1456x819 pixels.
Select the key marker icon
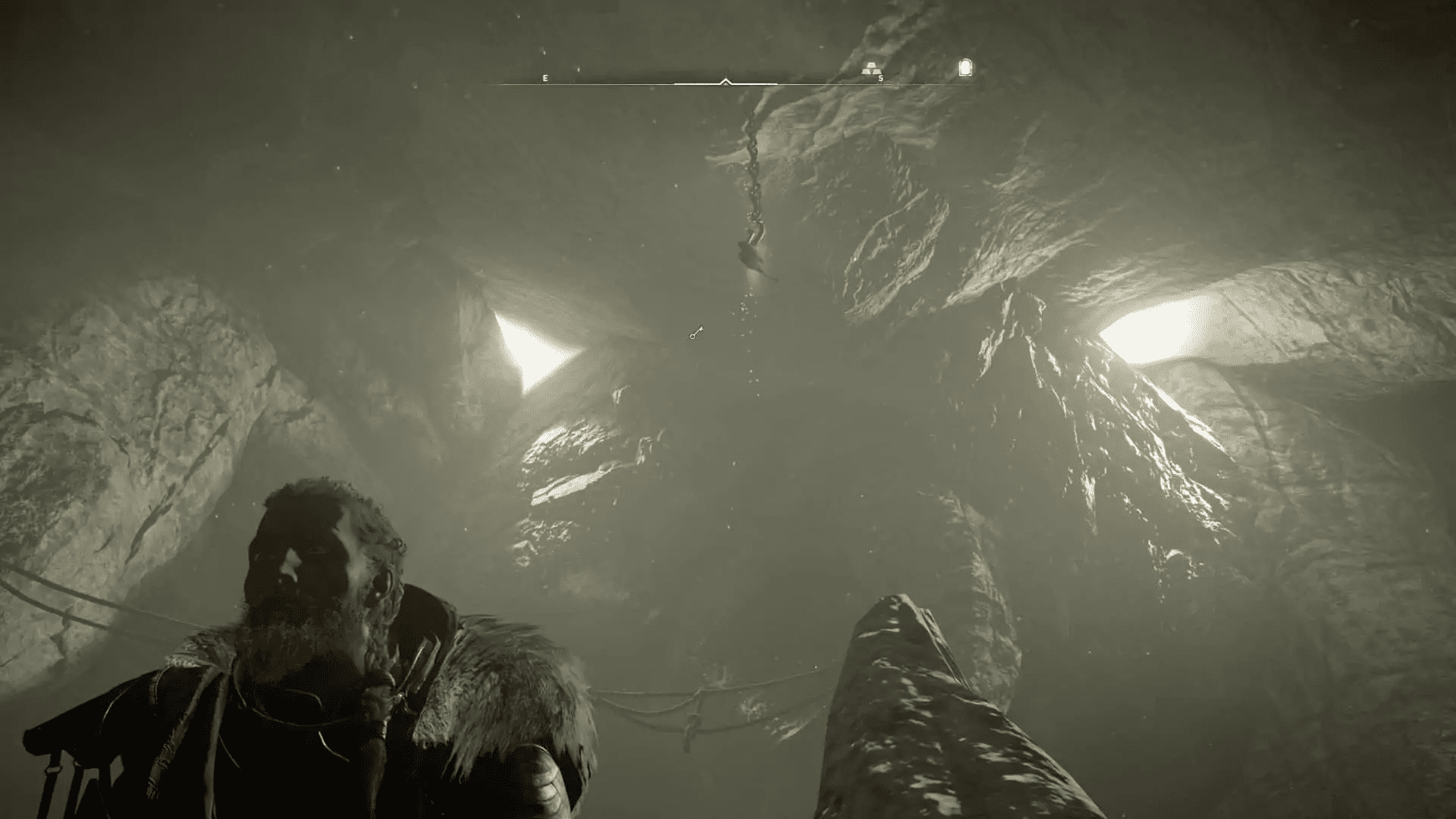pyautogui.click(x=696, y=333)
